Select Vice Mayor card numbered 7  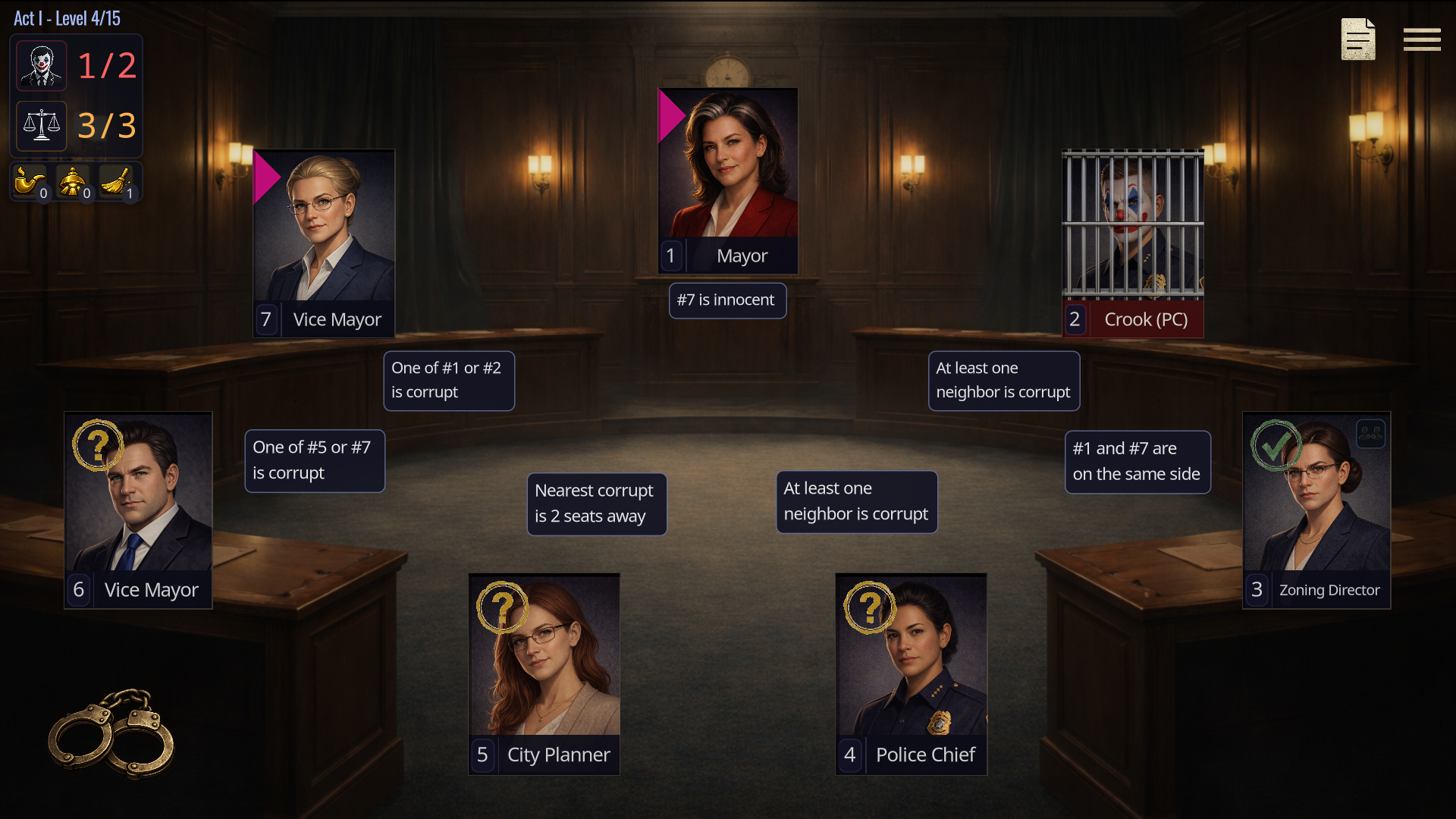tap(324, 243)
